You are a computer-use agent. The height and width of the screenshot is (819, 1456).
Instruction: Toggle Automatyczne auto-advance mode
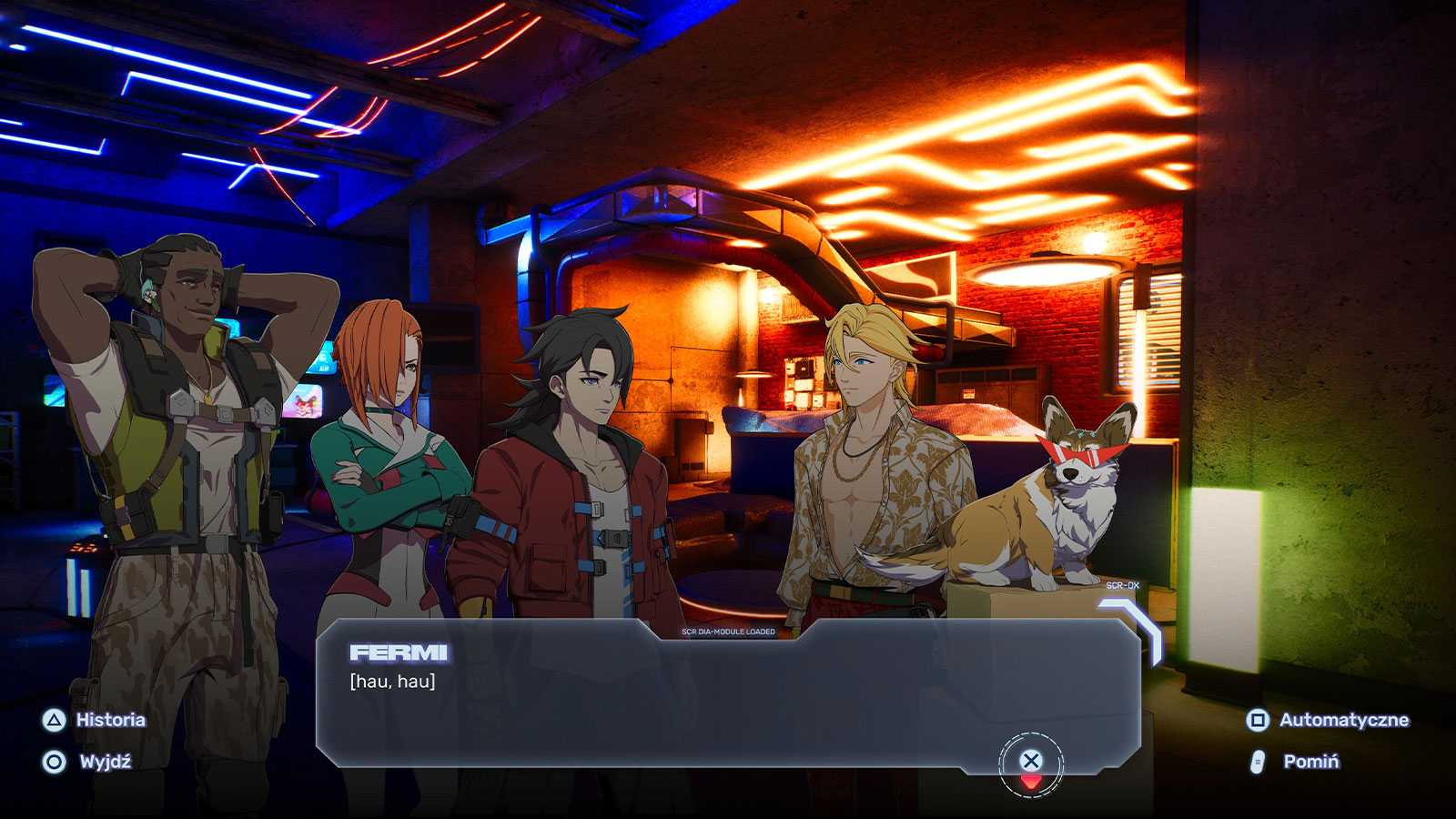click(1328, 720)
